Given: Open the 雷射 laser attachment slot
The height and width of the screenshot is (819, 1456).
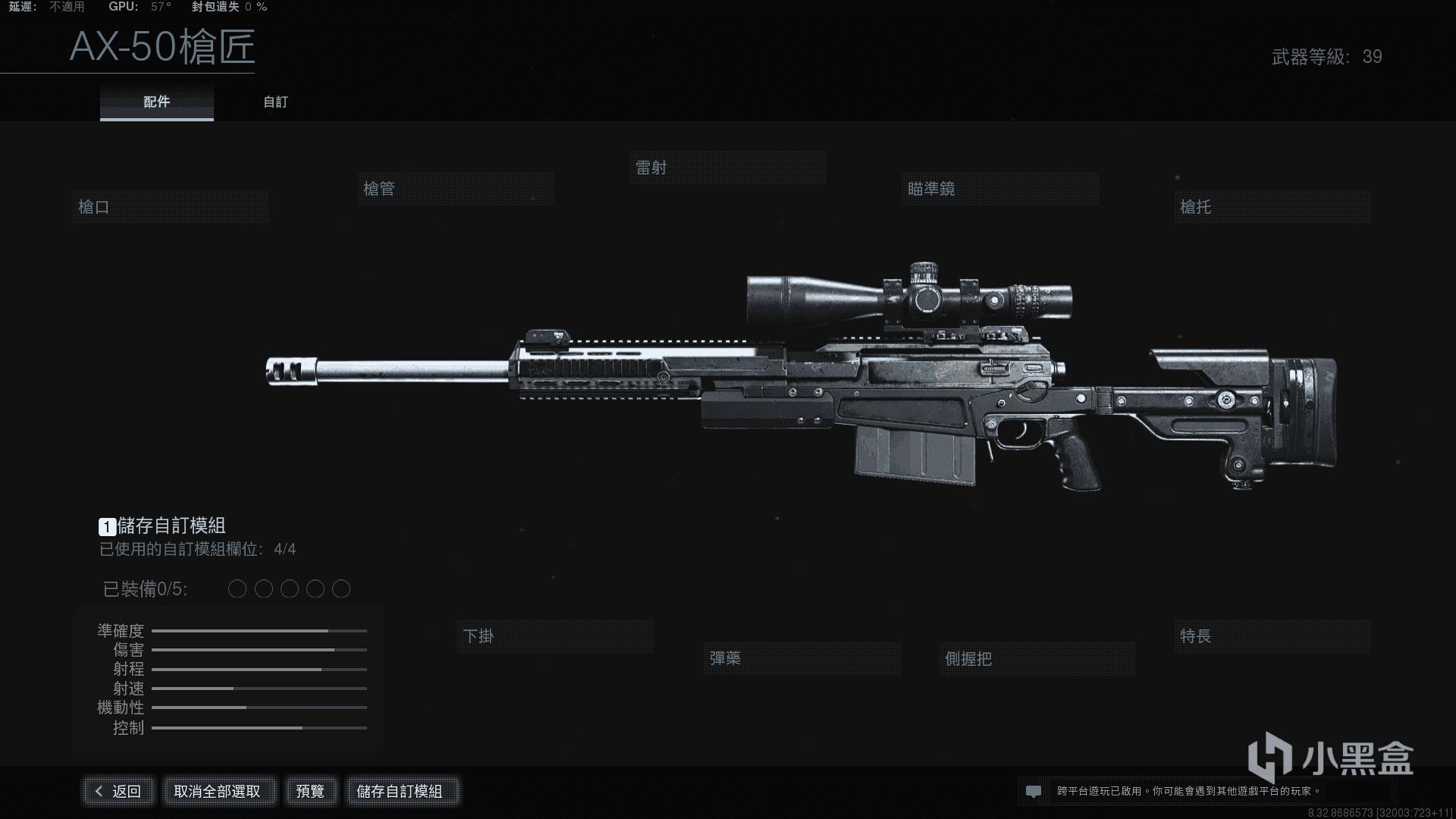Looking at the screenshot, I should [727, 168].
